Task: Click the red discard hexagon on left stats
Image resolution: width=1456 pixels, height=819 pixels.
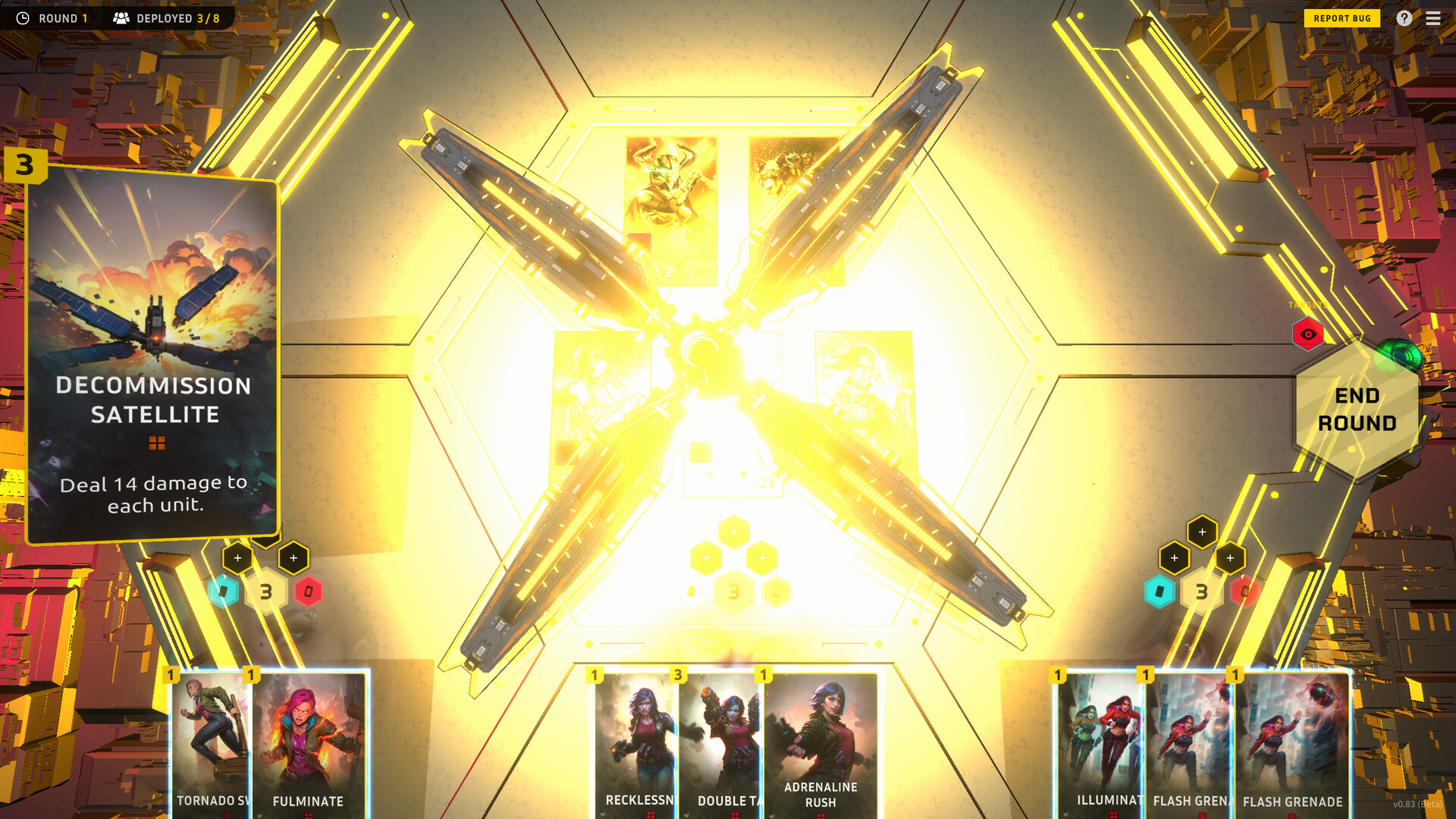Action: 308,591
